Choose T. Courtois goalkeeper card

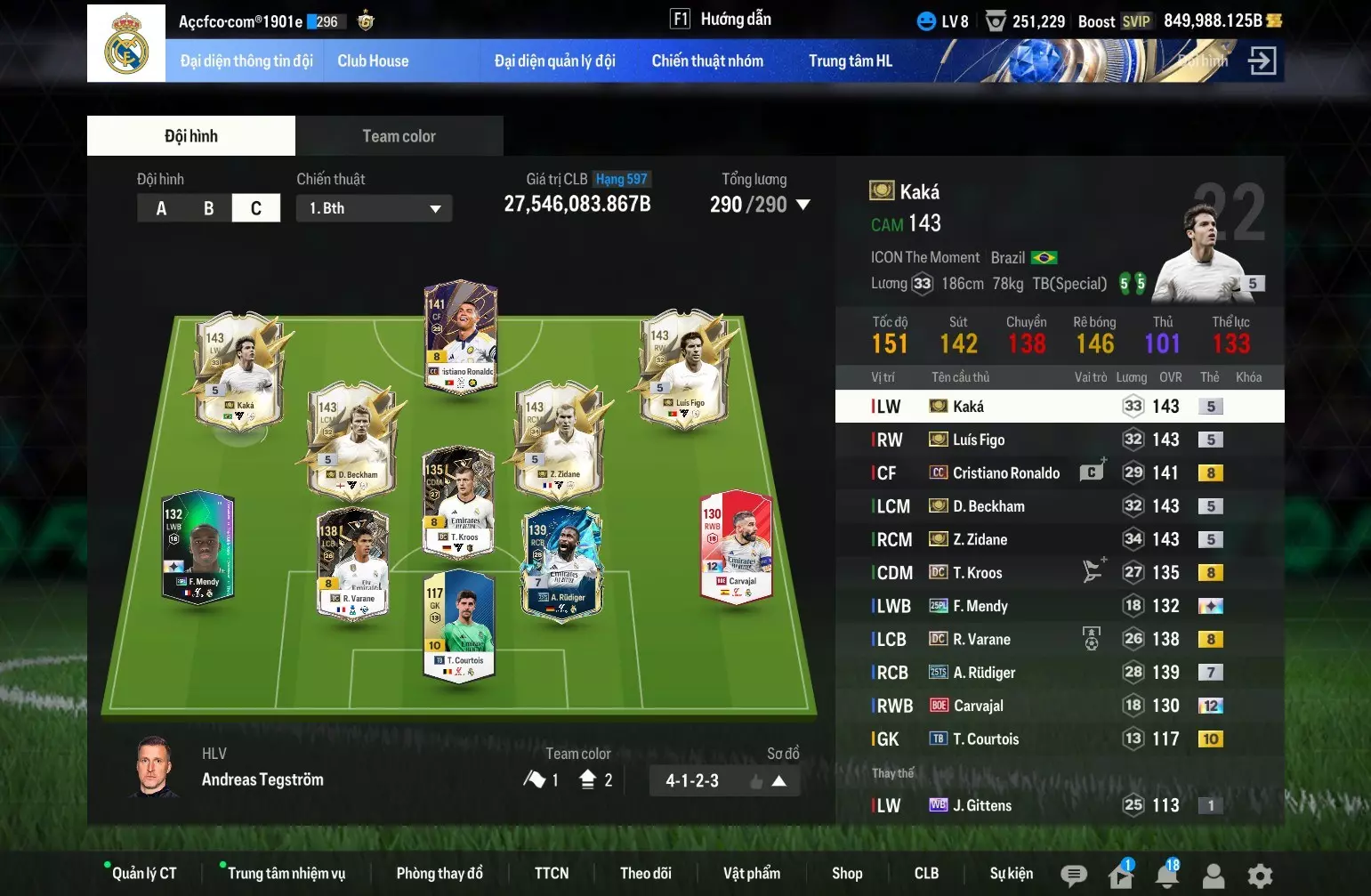pyautogui.click(x=459, y=625)
